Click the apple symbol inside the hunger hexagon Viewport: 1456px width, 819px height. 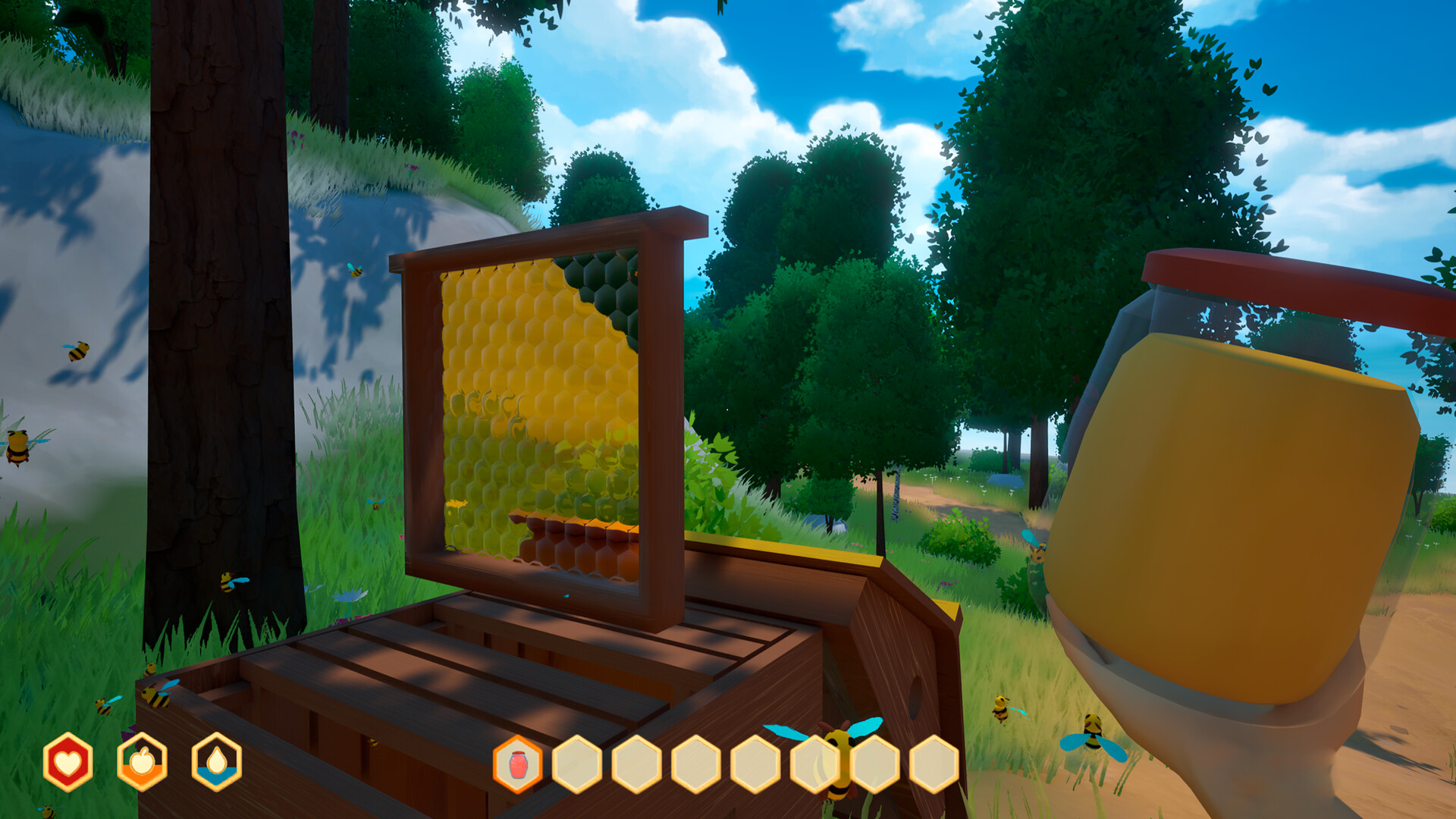coord(141,760)
